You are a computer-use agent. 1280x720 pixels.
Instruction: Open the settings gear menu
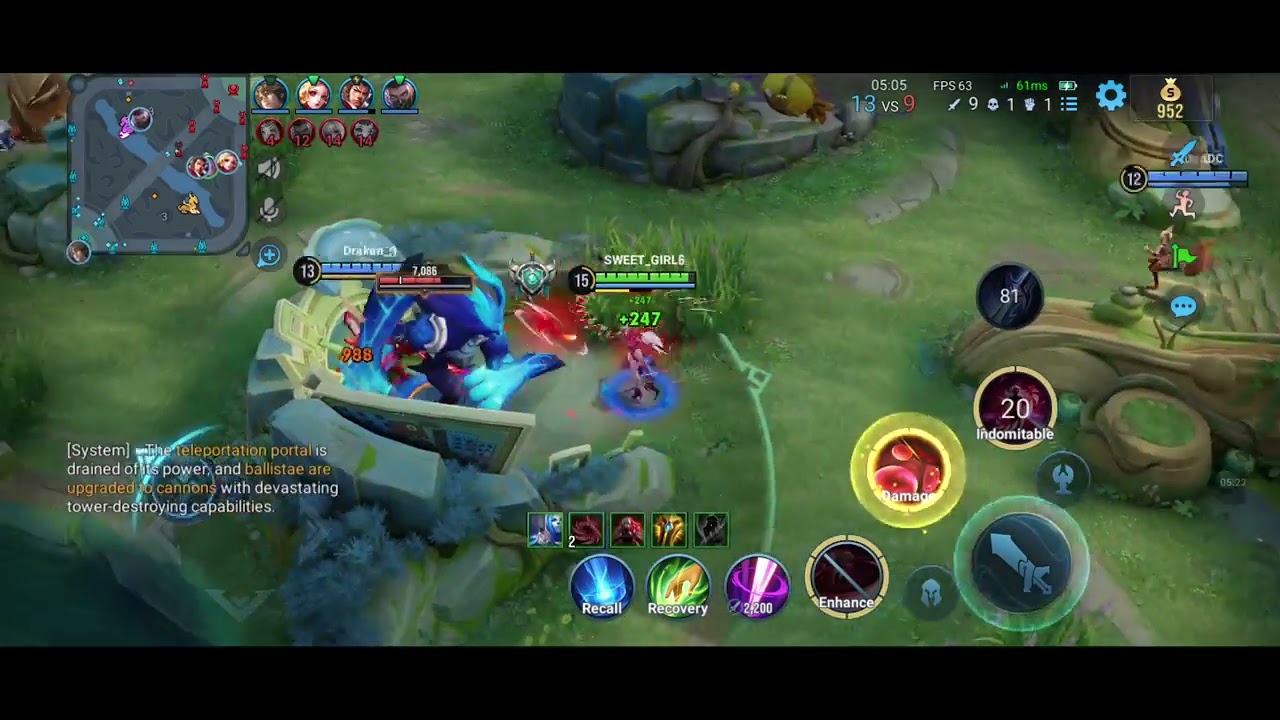click(1111, 96)
